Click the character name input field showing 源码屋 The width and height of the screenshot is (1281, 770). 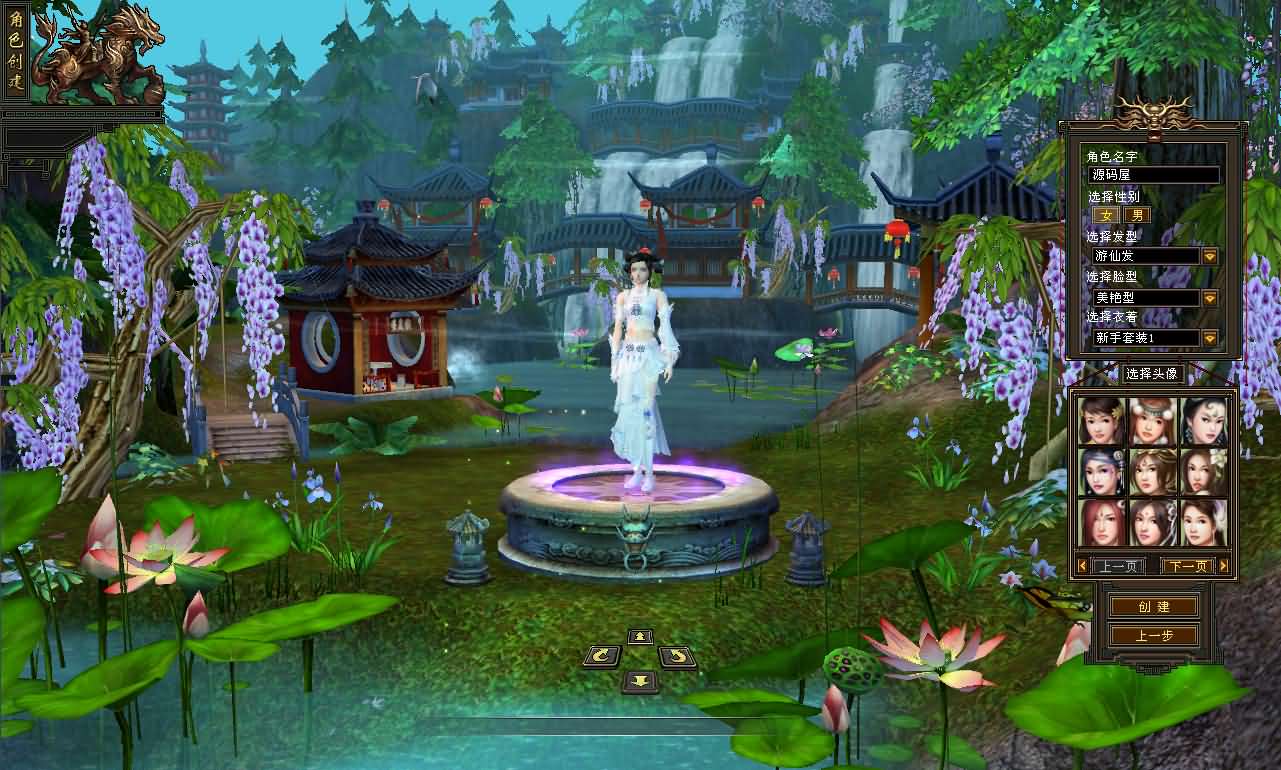pos(1152,174)
